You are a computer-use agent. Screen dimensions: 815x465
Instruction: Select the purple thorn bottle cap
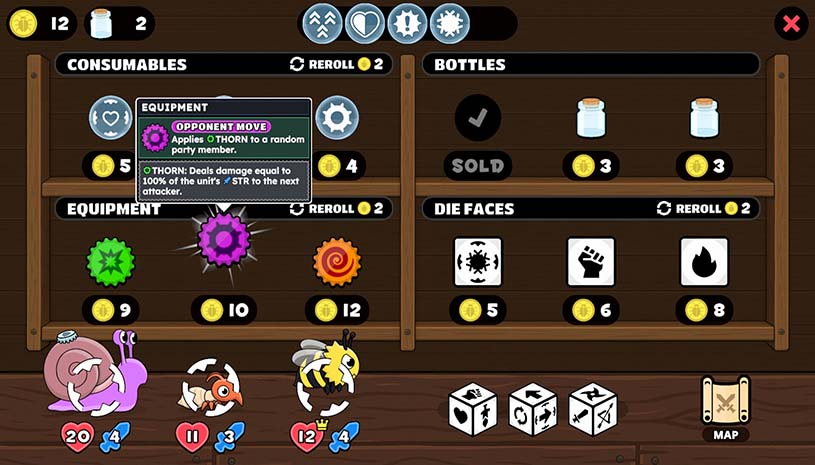[x=223, y=240]
